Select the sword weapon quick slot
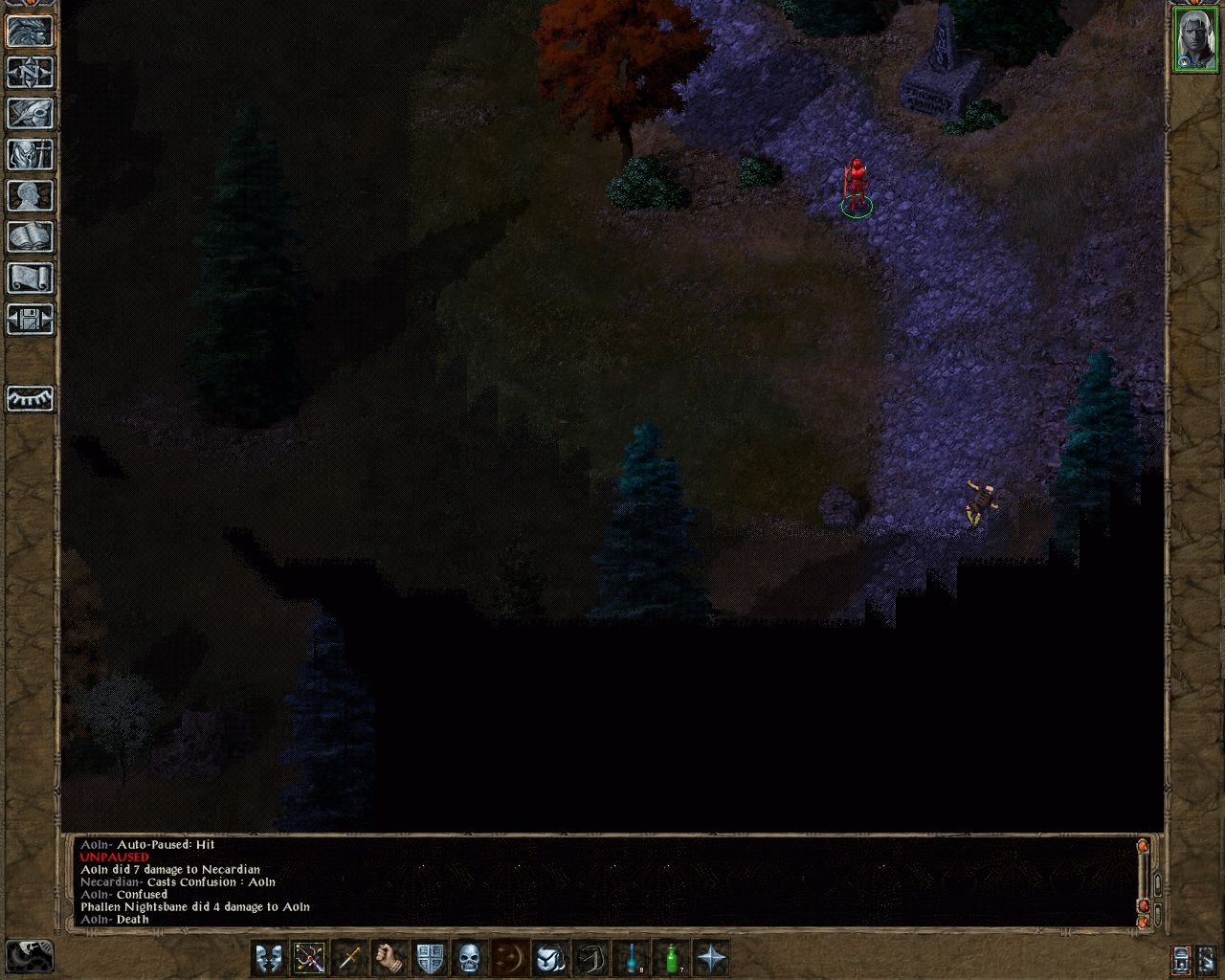The image size is (1225, 980). [349, 957]
